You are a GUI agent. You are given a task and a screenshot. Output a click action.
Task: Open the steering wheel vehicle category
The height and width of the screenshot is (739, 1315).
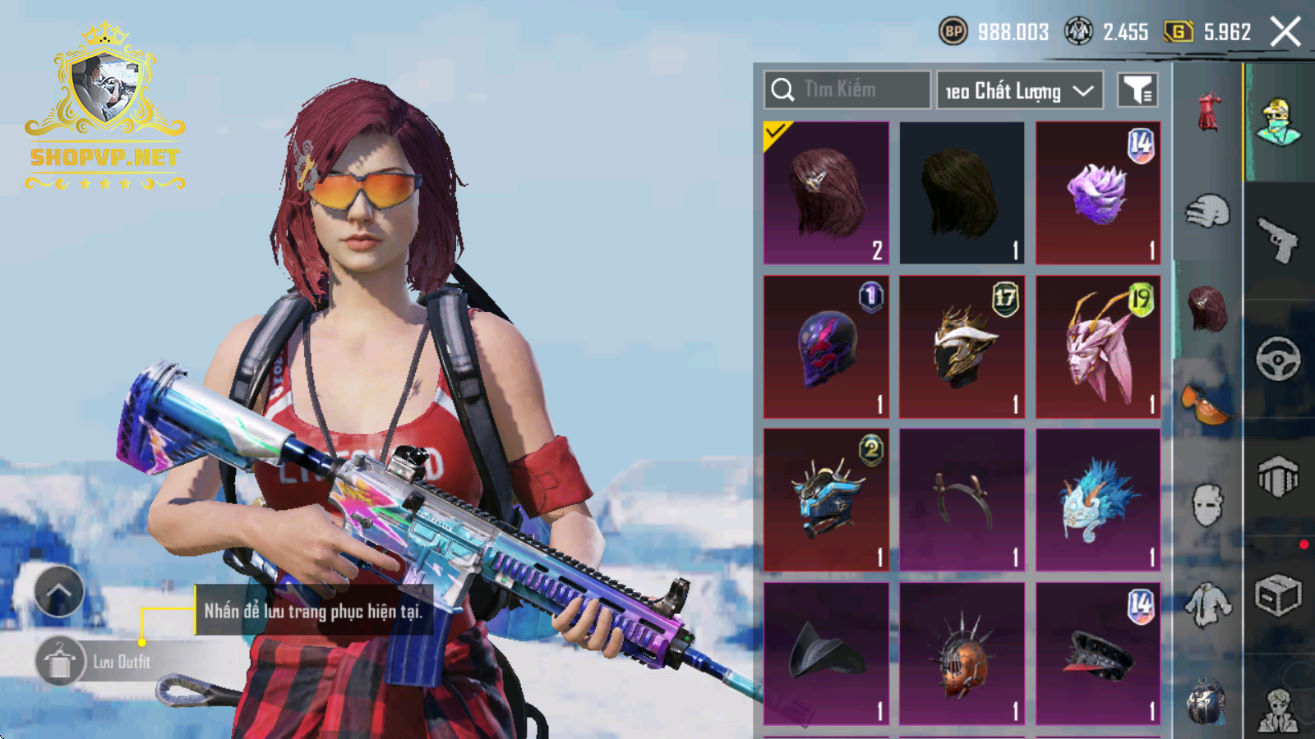(x=1278, y=359)
